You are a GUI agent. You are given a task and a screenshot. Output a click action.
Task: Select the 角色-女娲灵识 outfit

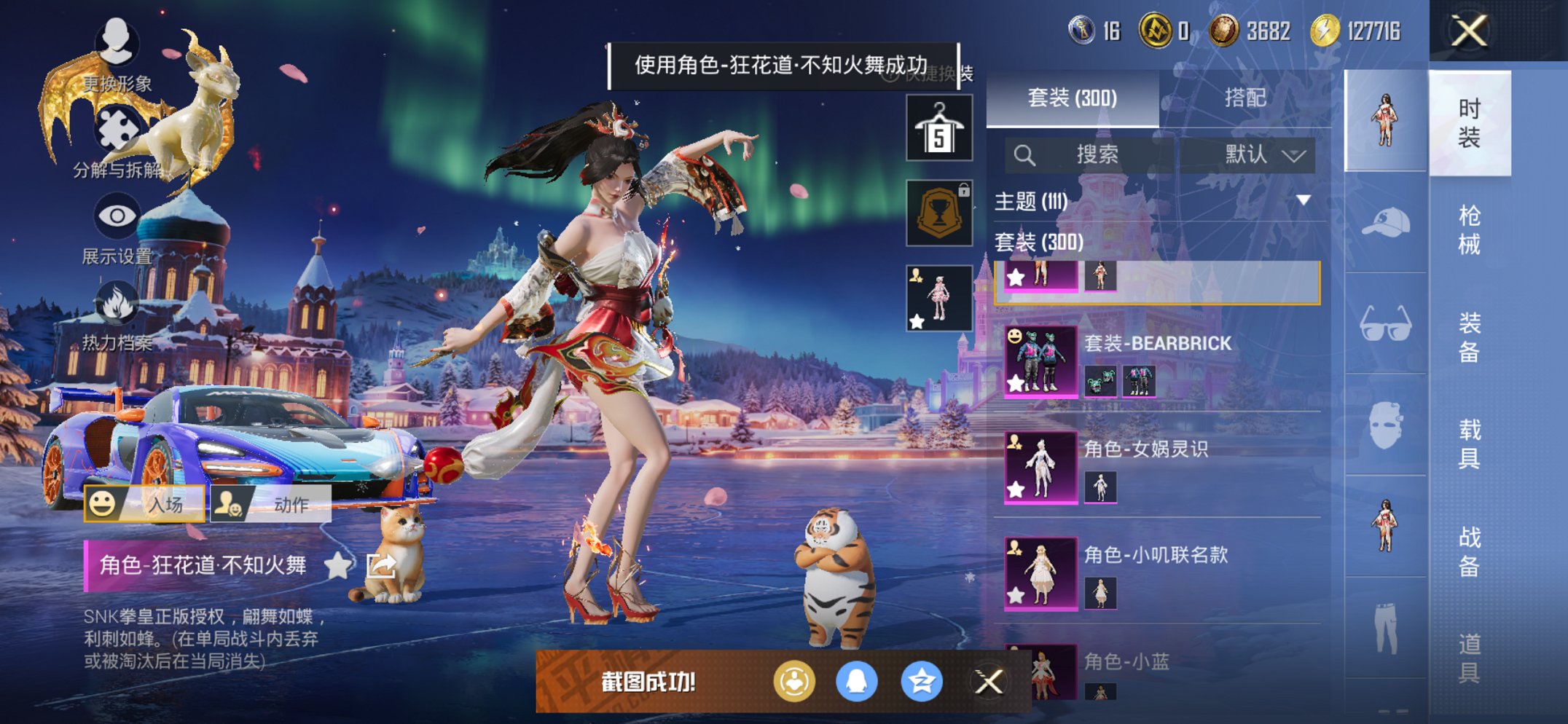1160,467
